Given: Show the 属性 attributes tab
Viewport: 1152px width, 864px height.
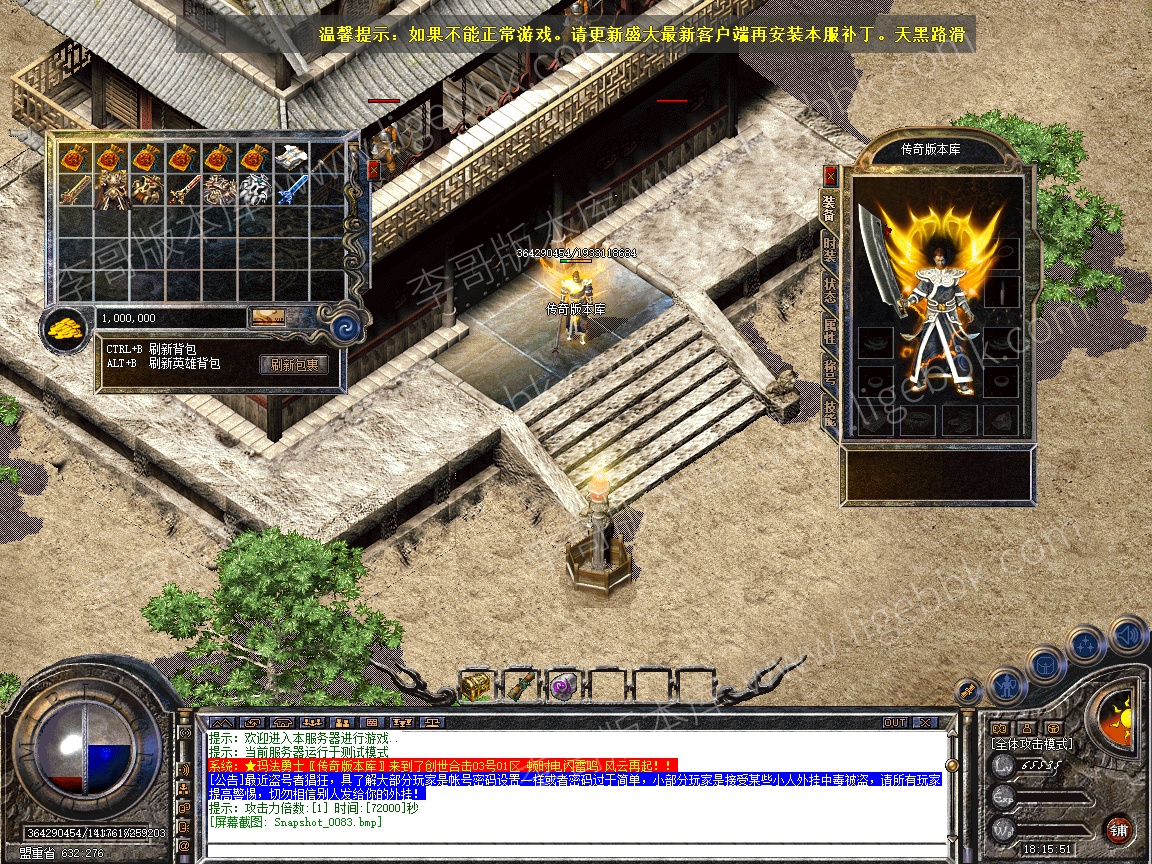Looking at the screenshot, I should pyautogui.click(x=830, y=331).
